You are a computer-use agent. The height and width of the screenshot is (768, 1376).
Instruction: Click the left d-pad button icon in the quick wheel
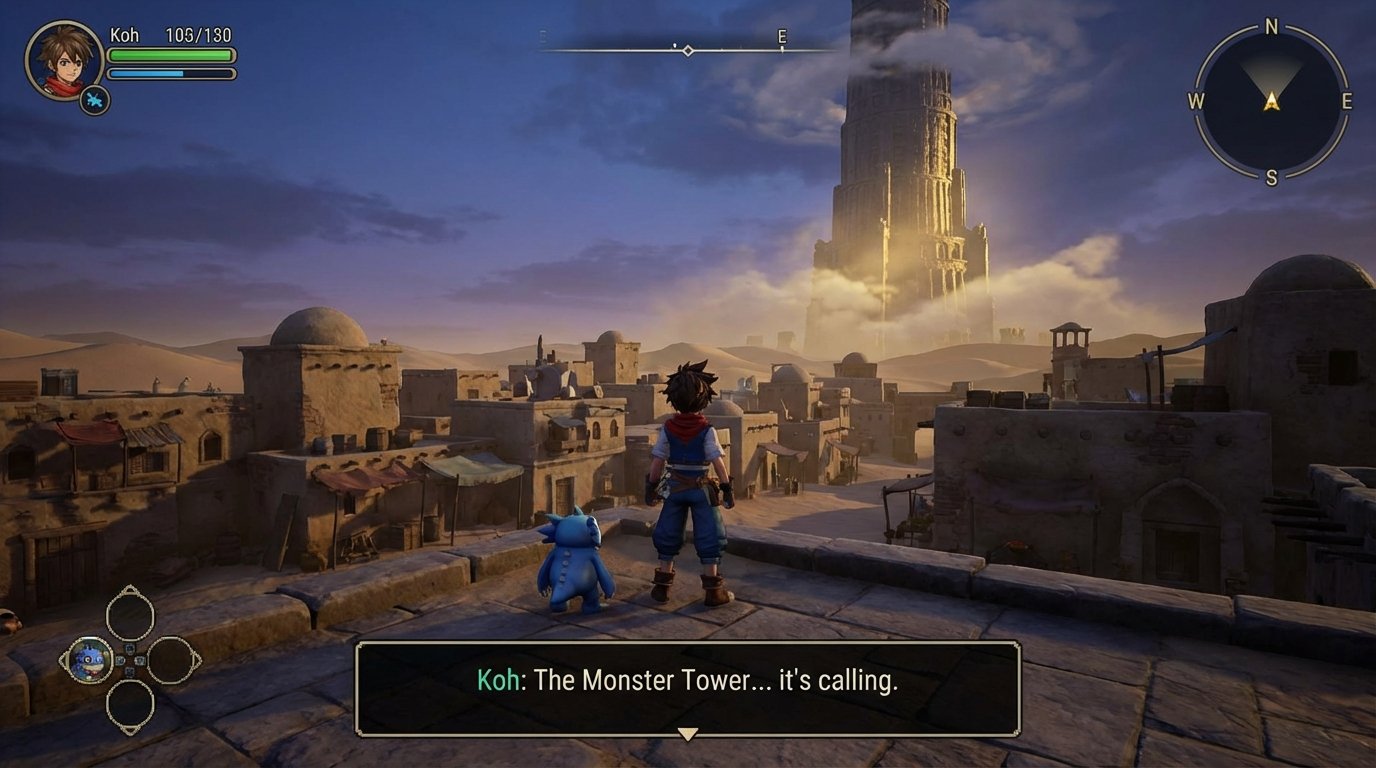click(x=120, y=660)
